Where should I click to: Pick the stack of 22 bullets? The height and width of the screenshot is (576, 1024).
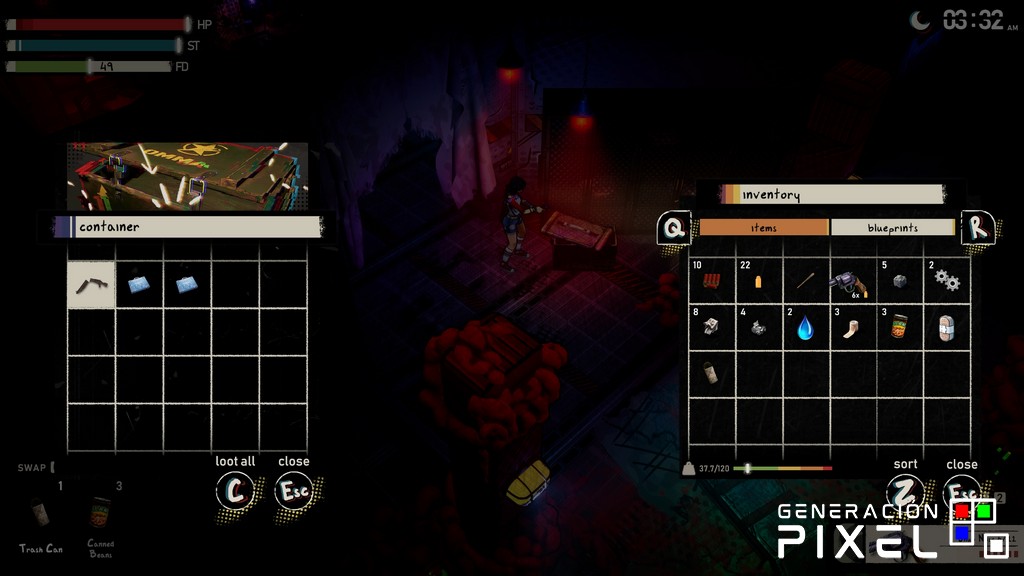click(x=758, y=280)
